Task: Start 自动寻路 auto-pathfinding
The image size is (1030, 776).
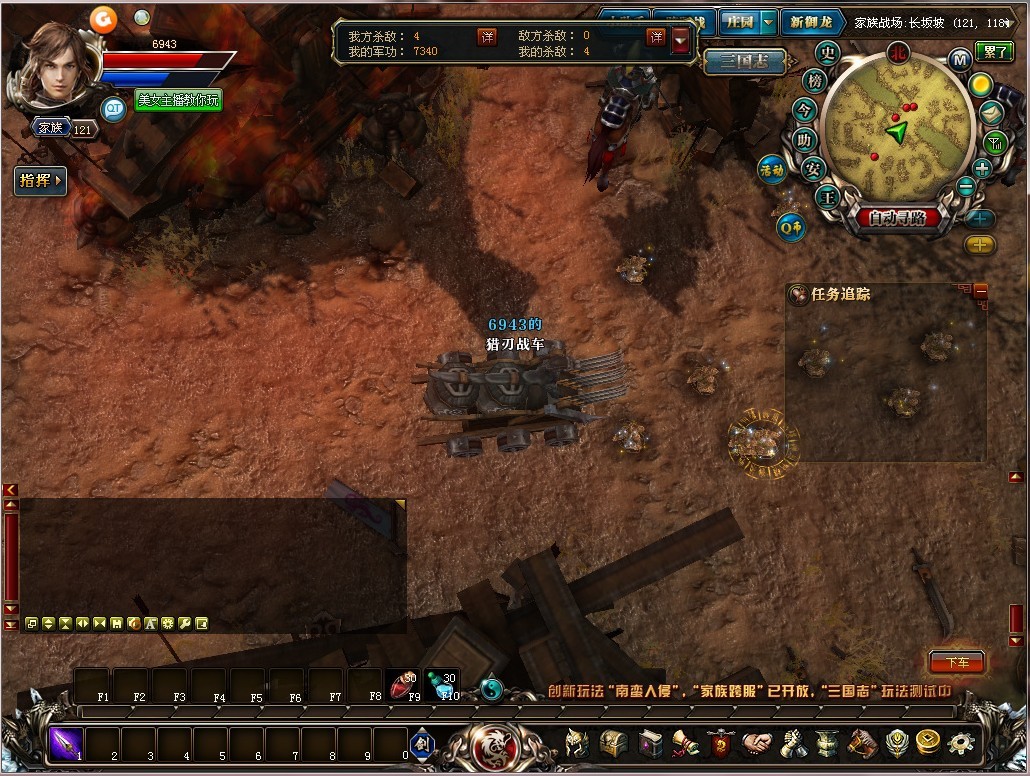Action: point(897,217)
